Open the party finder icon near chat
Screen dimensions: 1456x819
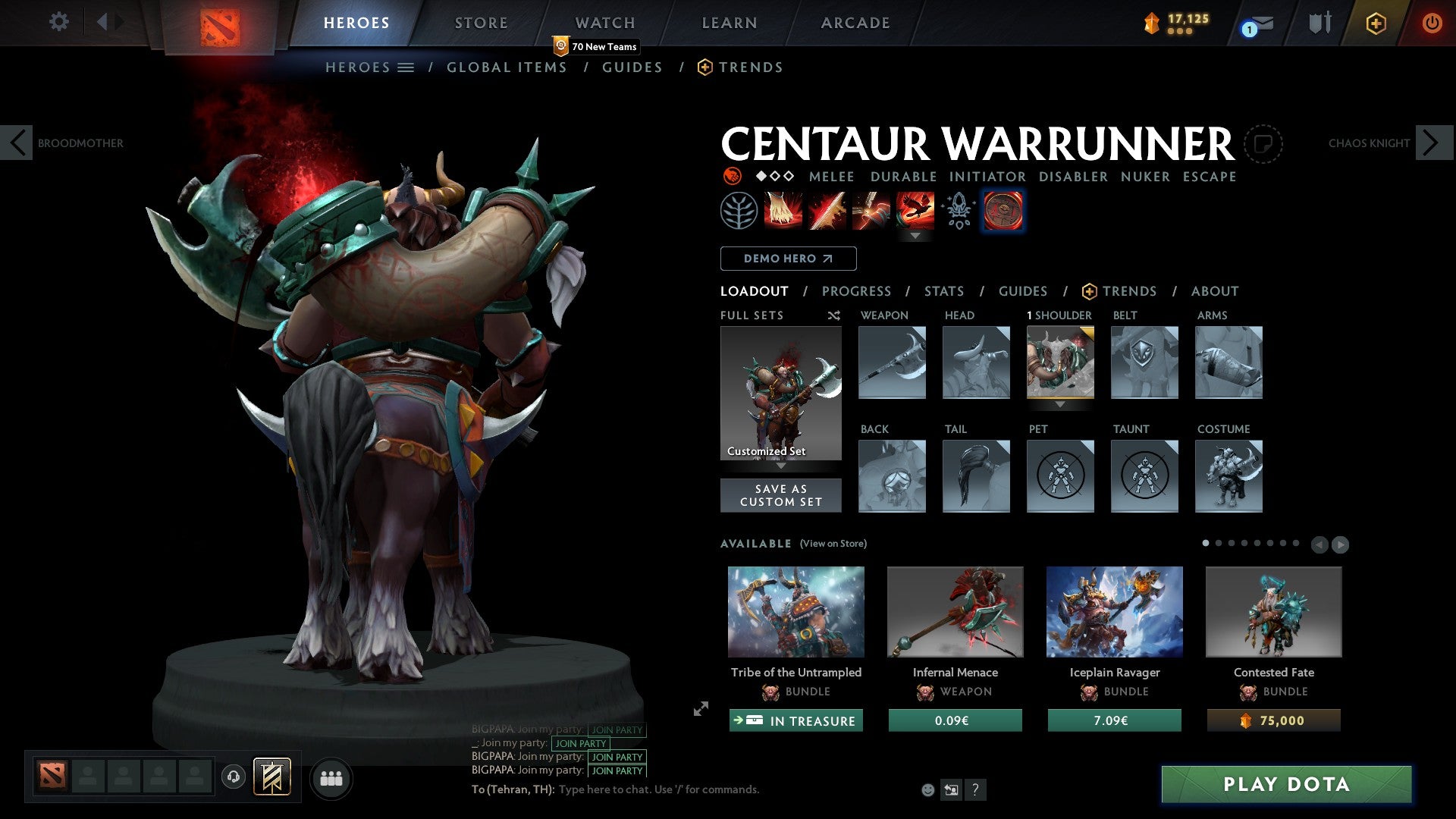click(331, 777)
